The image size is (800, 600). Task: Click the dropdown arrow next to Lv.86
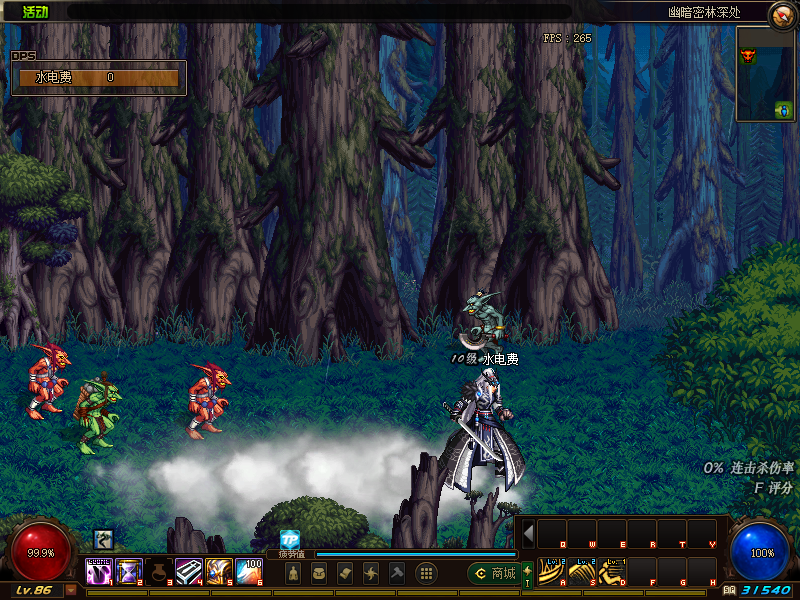[x=71, y=590]
